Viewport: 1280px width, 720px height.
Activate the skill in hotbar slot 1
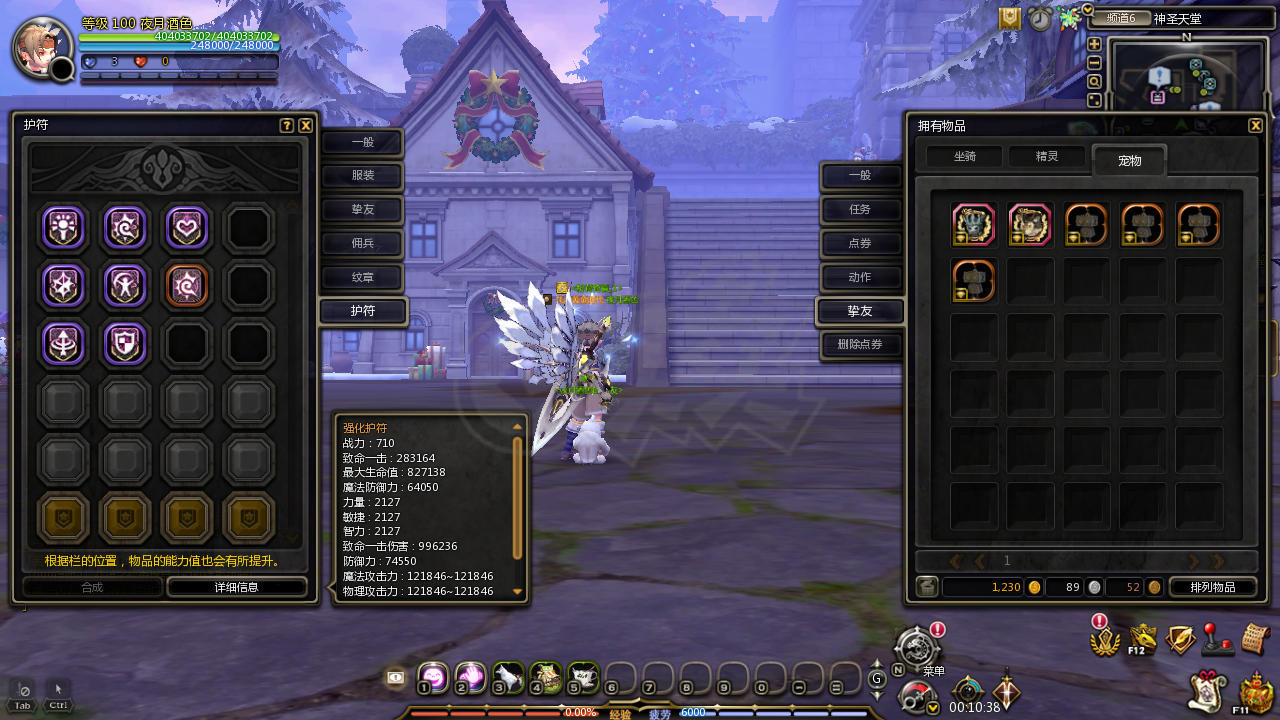pyautogui.click(x=432, y=677)
